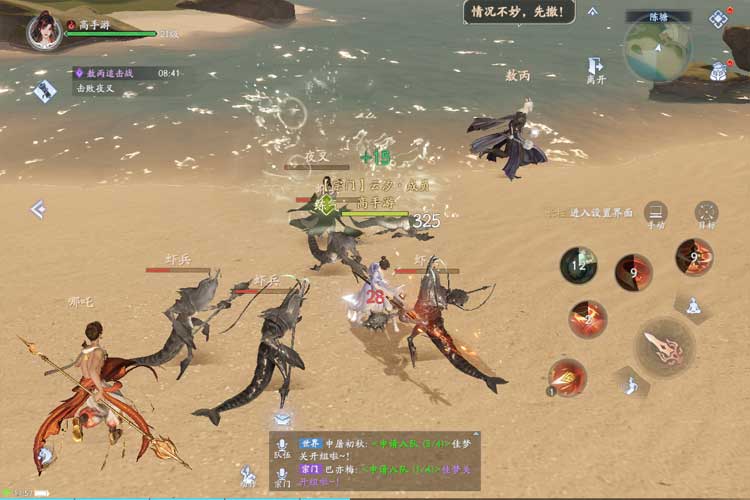
Task: Use the flaming sword basic attack
Action: point(665,347)
